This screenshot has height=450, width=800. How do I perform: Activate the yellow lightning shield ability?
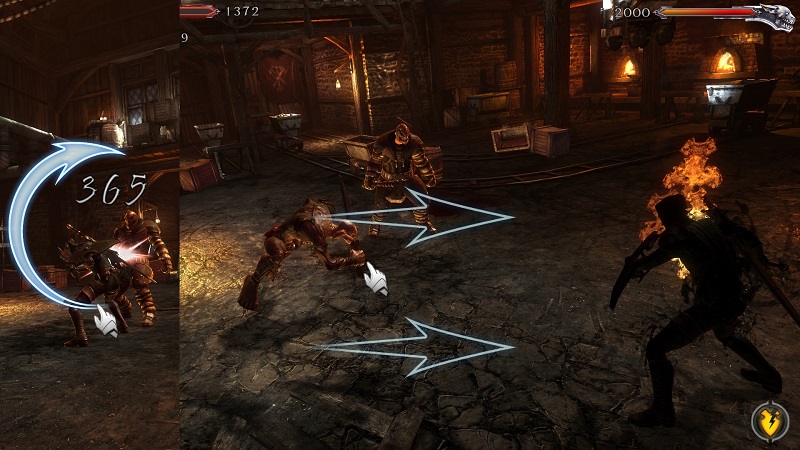(x=770, y=422)
